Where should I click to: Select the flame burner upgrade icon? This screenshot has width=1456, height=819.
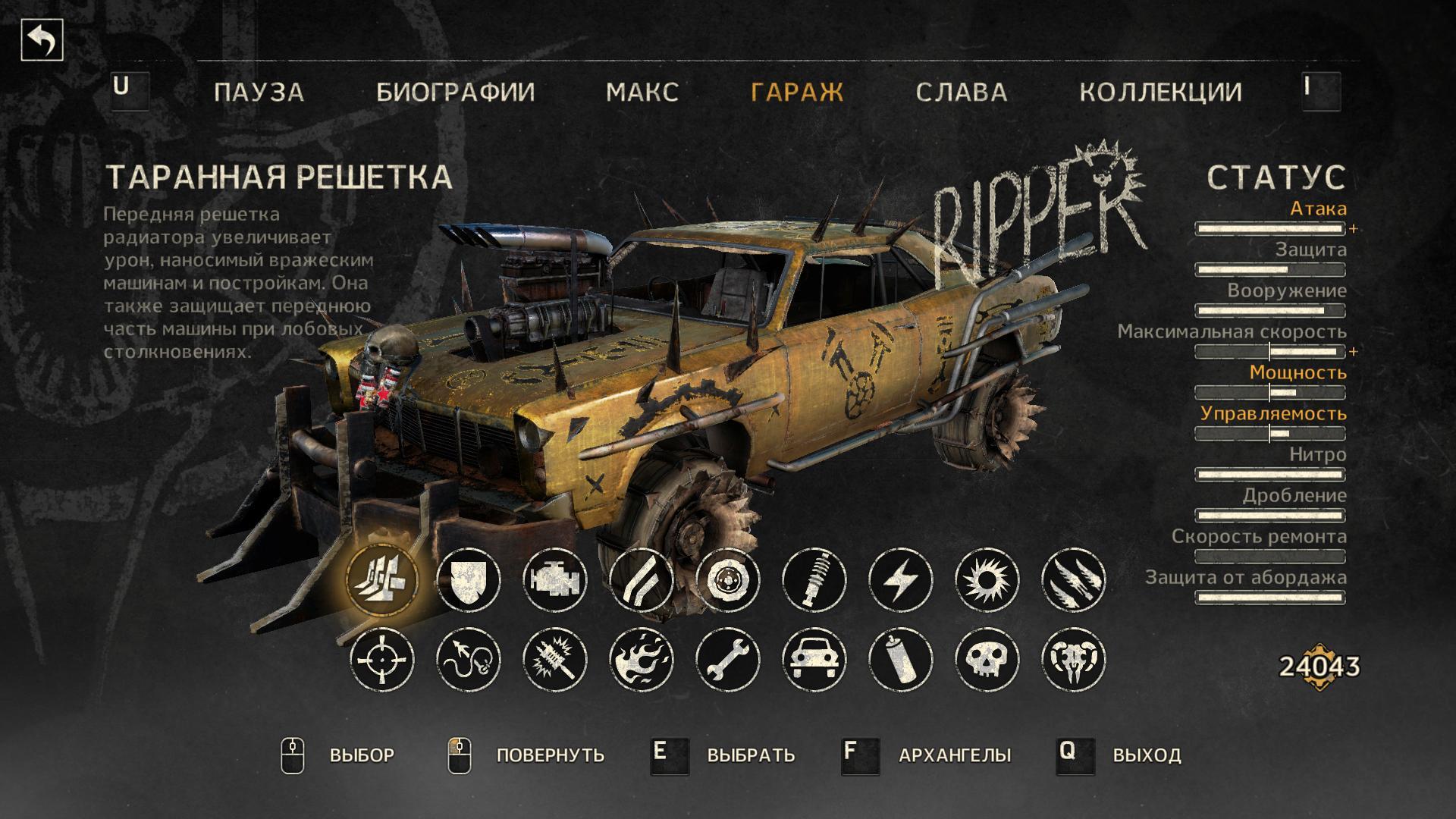pos(642,659)
